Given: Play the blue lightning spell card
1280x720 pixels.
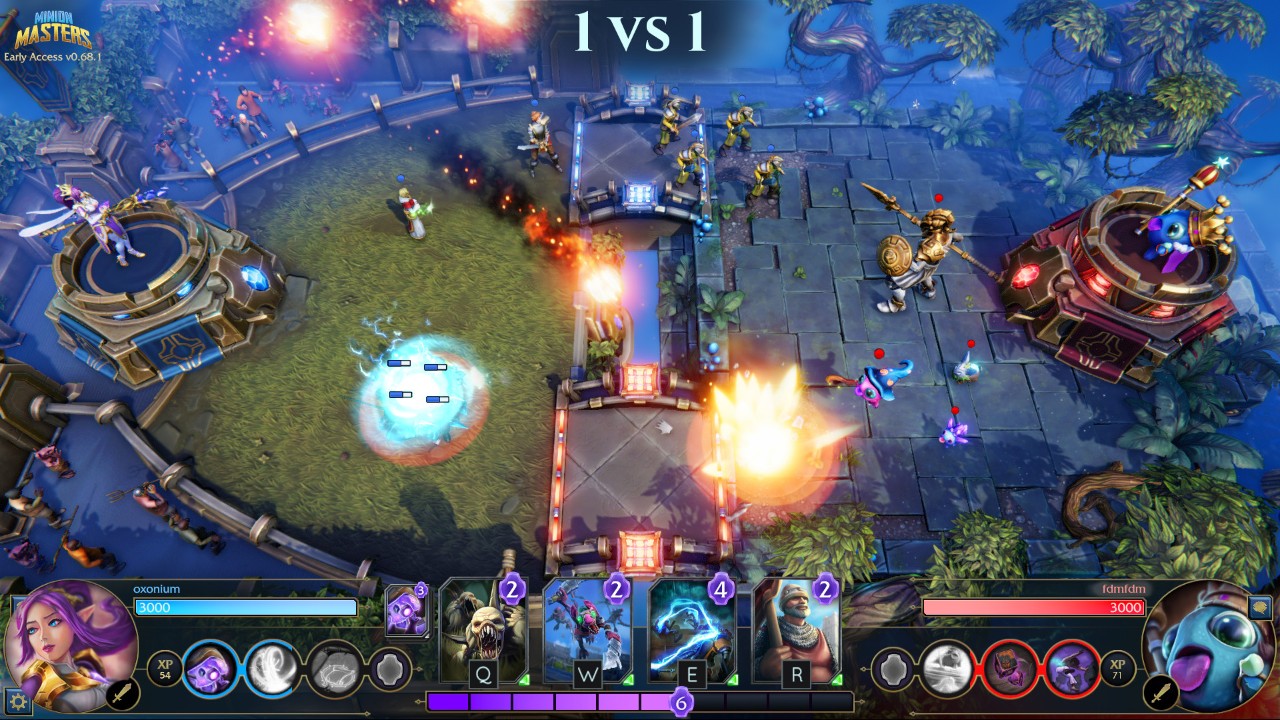Looking at the screenshot, I should pos(691,632).
